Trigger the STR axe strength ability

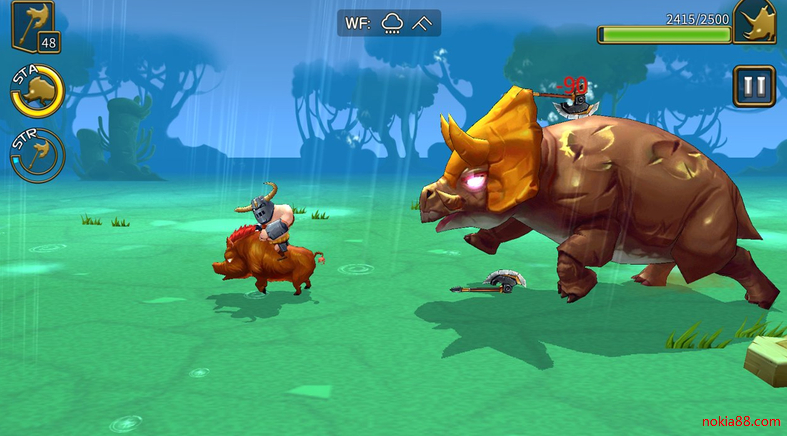[38, 154]
